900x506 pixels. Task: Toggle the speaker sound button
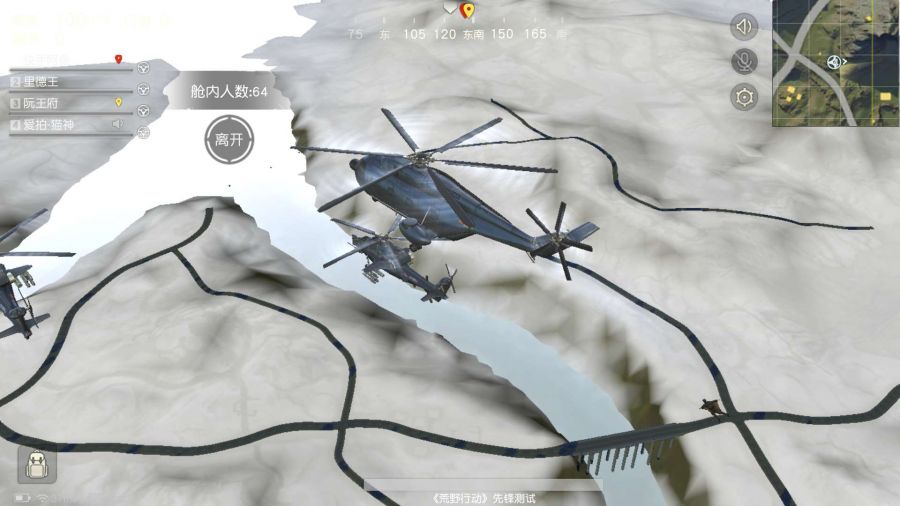pos(744,27)
